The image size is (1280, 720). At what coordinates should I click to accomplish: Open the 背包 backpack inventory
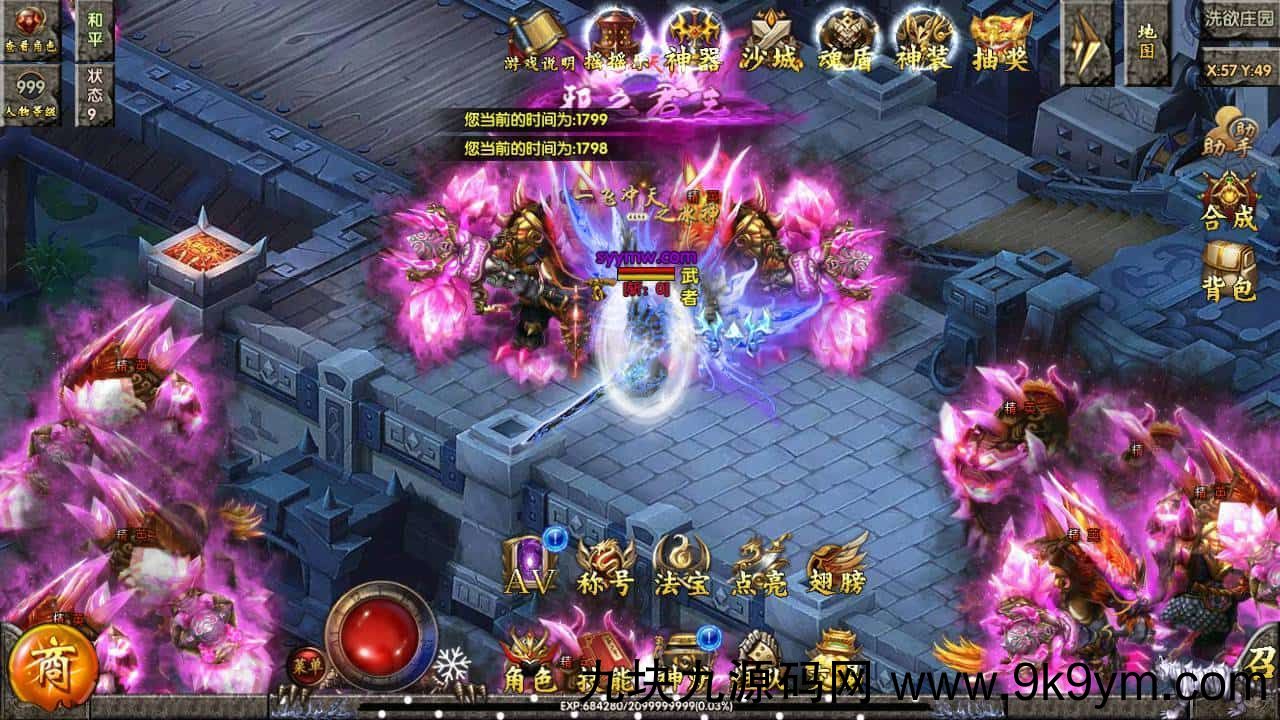pyautogui.click(x=1229, y=272)
